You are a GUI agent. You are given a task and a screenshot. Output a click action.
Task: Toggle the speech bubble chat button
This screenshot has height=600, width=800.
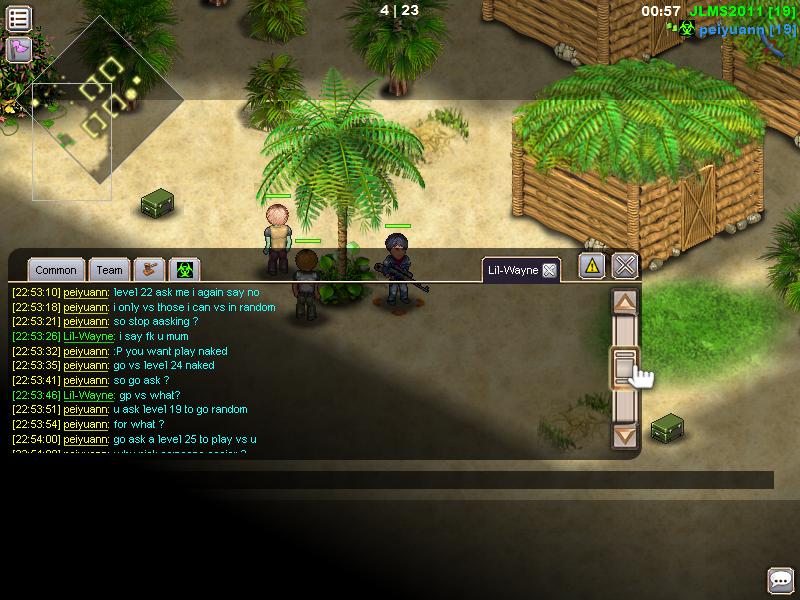click(x=780, y=580)
